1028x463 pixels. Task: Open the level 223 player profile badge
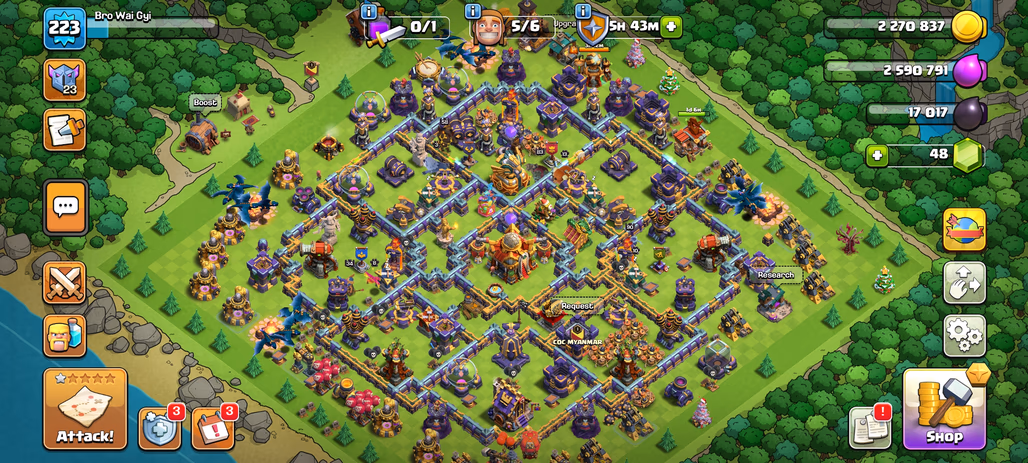[x=64, y=28]
